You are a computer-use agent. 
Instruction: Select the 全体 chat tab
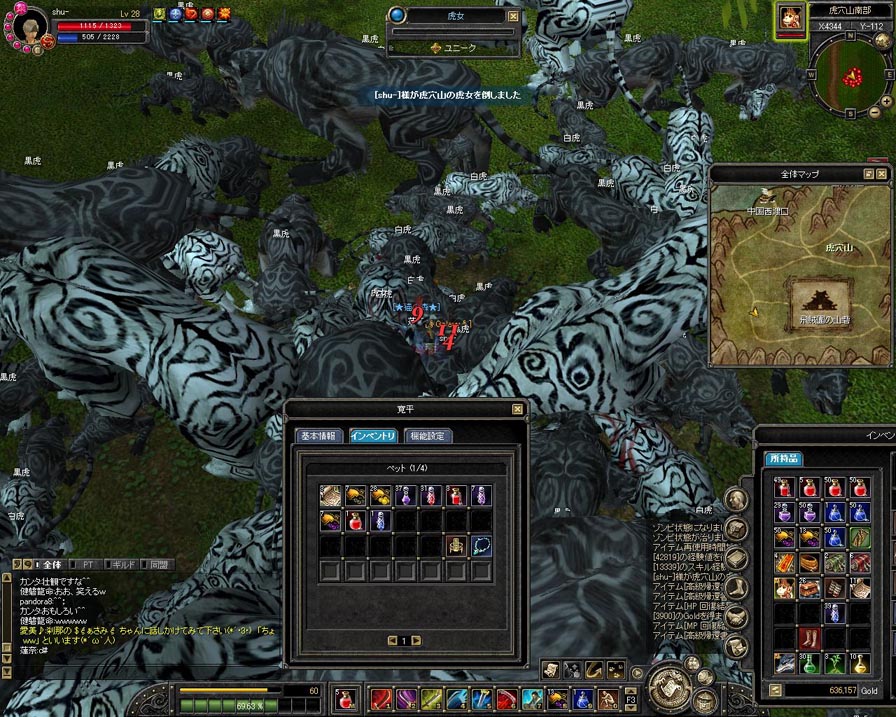(x=50, y=565)
